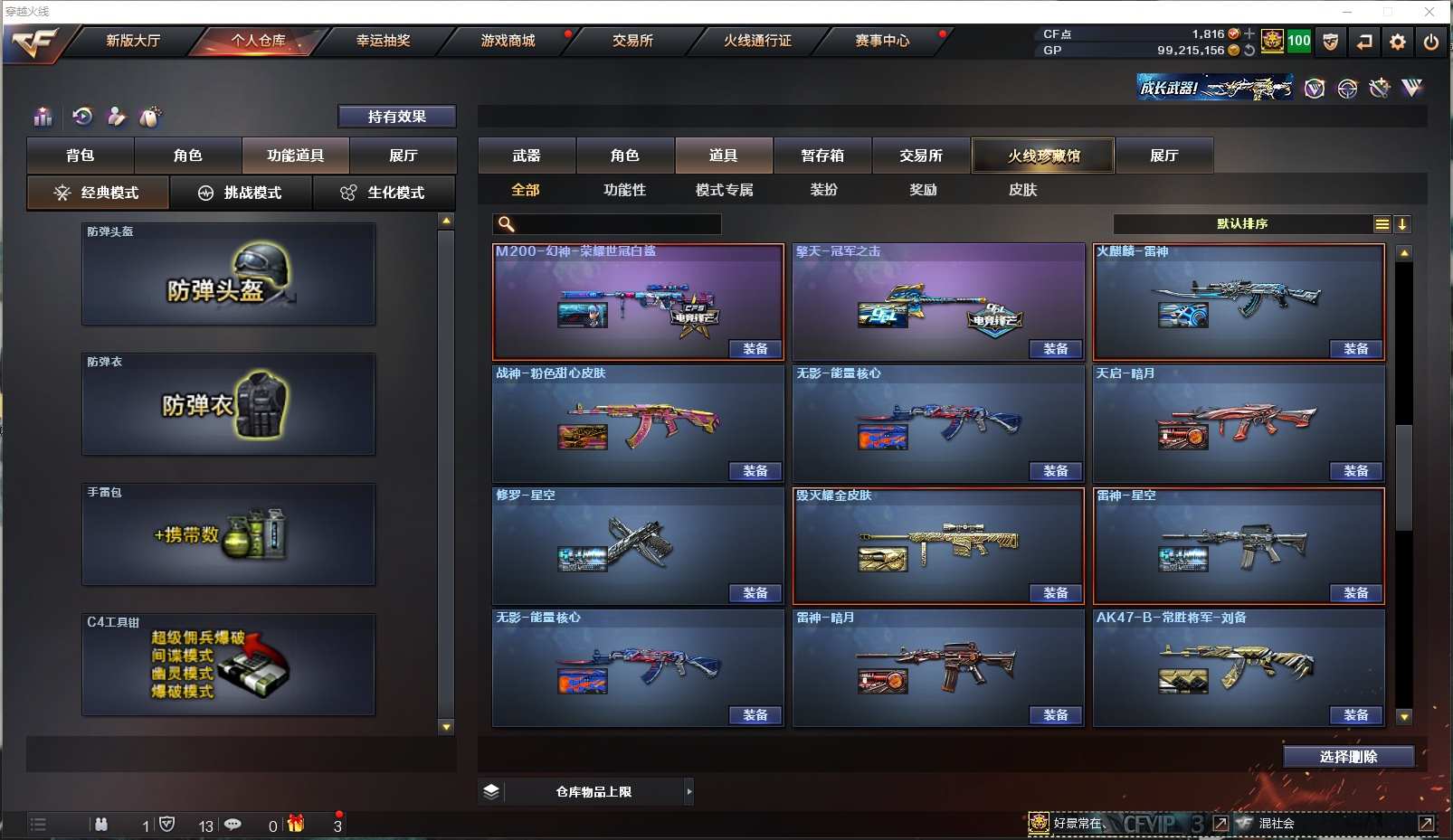Open the 赛事中心 tournament center
The height and width of the screenshot is (840, 1453).
[882, 41]
